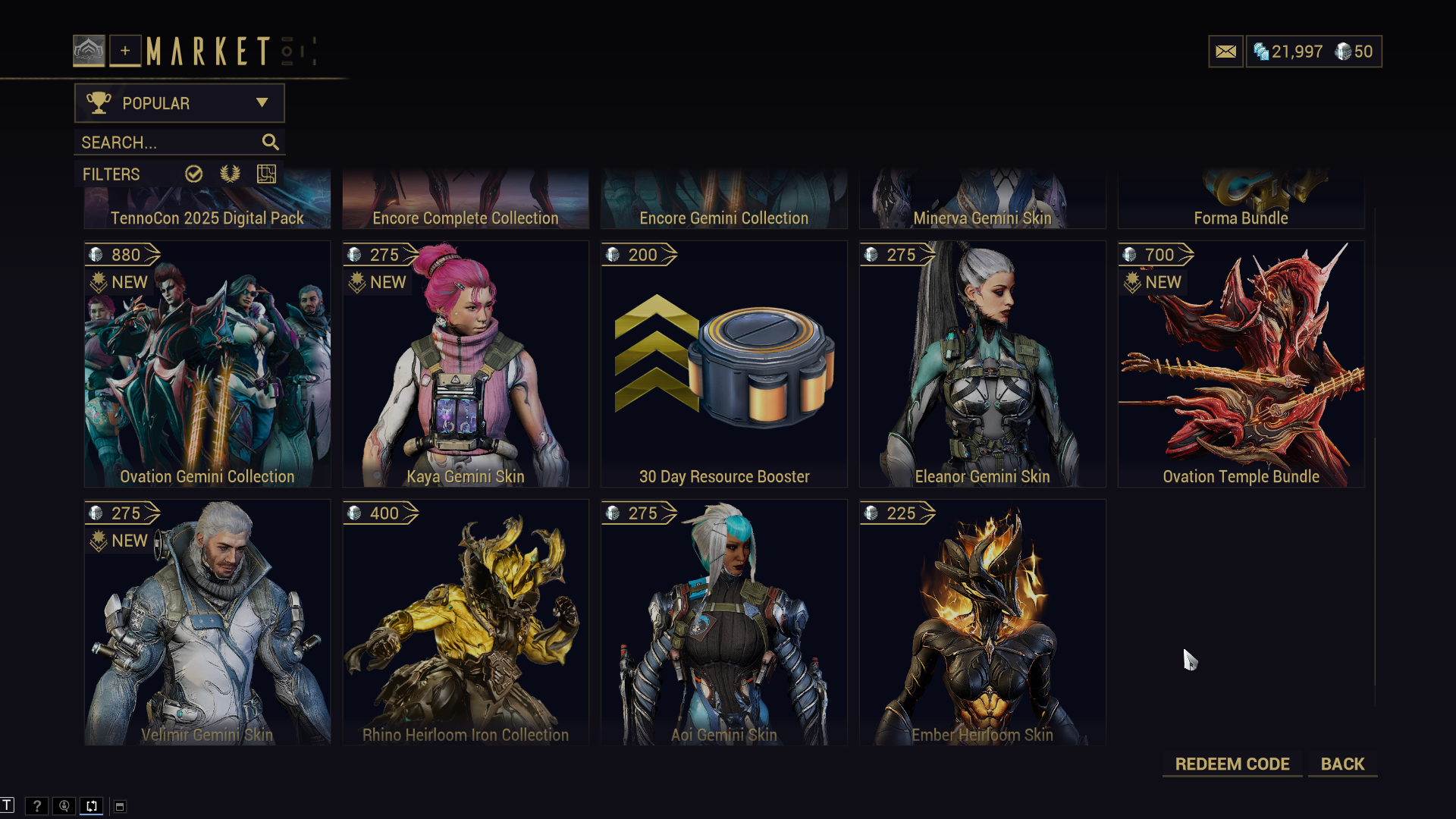Toggle the checkmark owned-items filter
This screenshot has height=819, width=1456.
194,174
